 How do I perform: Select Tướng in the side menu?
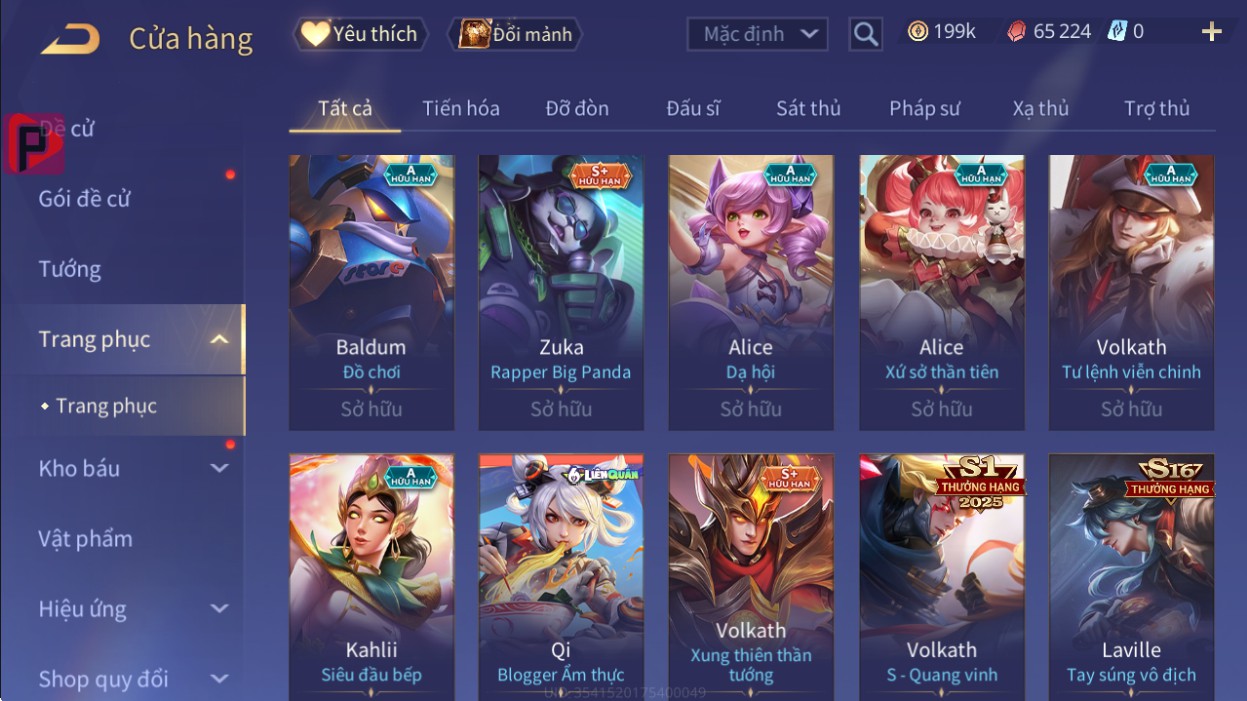70,269
